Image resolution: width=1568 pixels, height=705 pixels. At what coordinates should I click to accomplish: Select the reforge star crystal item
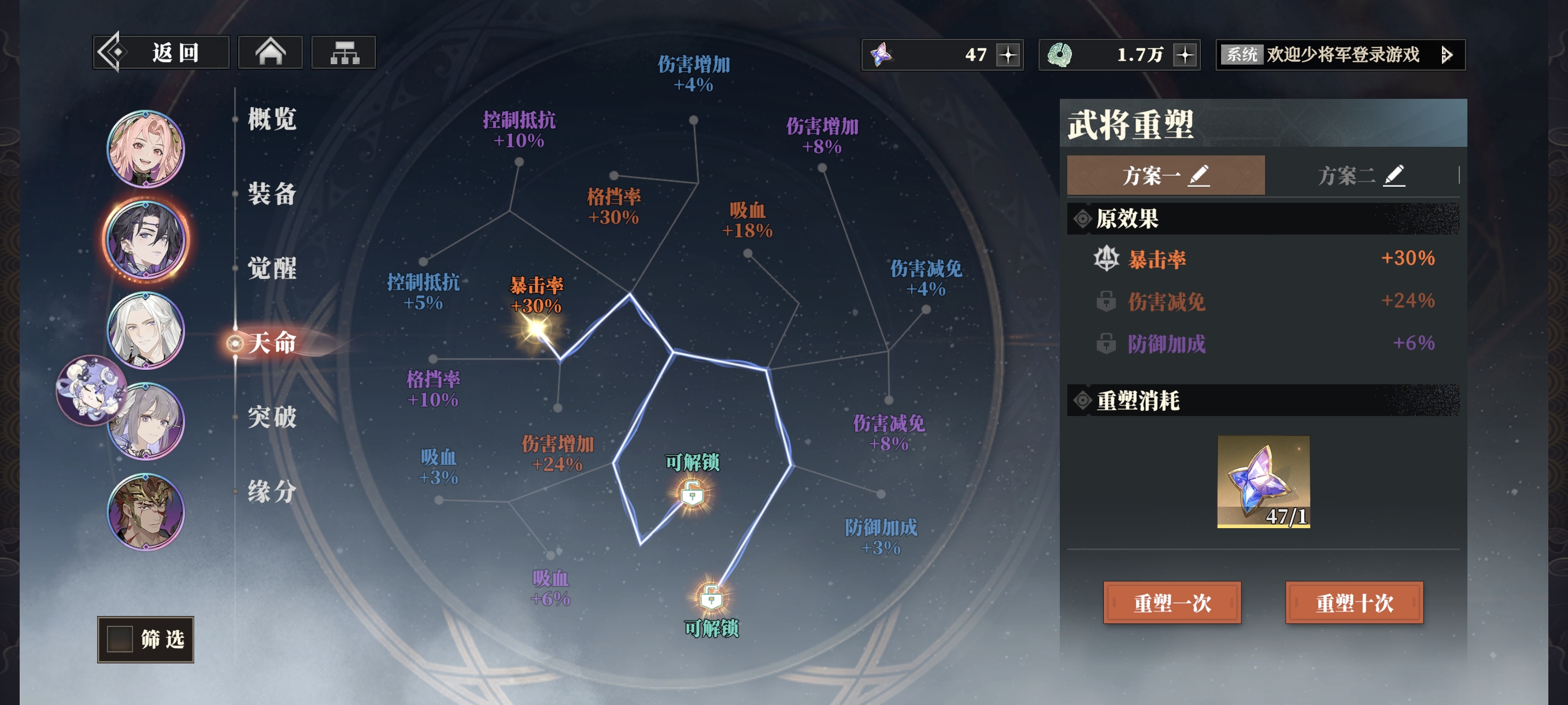pyautogui.click(x=1263, y=482)
